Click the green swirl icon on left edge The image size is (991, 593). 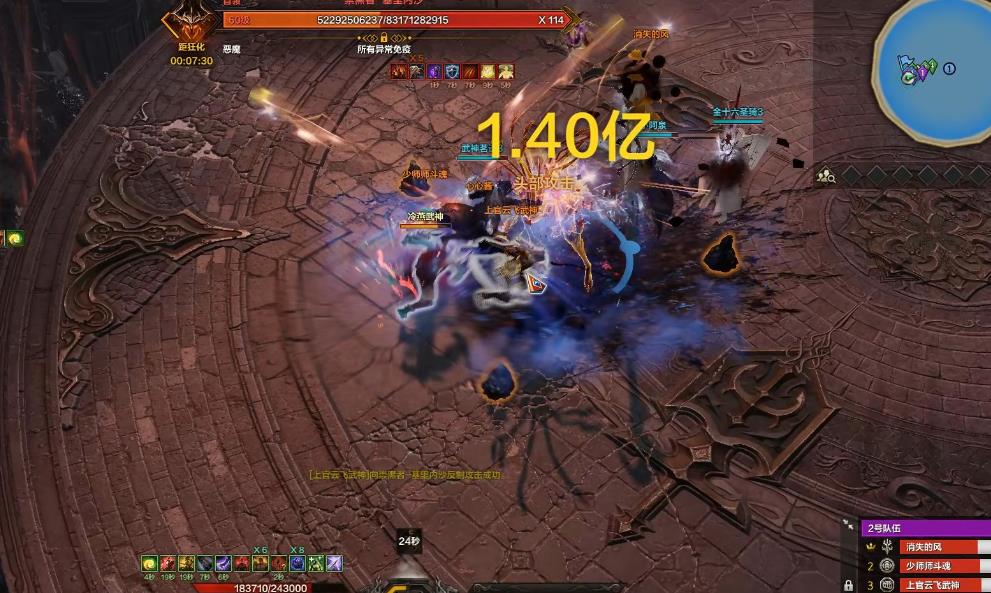16,238
